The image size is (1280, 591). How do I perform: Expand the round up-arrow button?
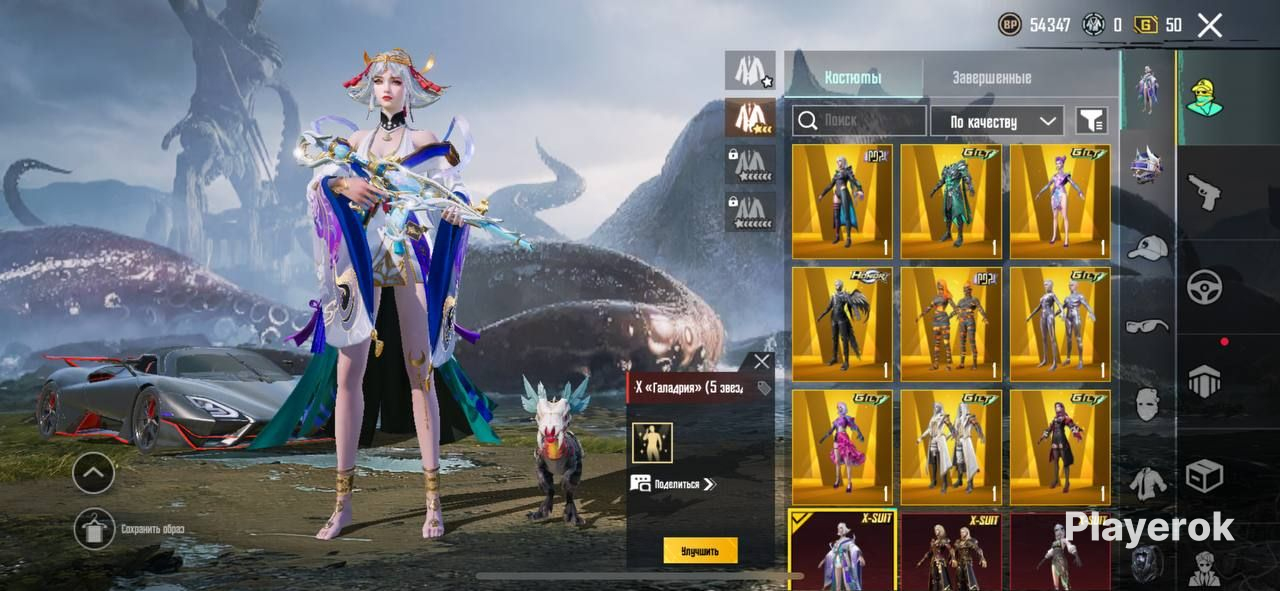(94, 472)
